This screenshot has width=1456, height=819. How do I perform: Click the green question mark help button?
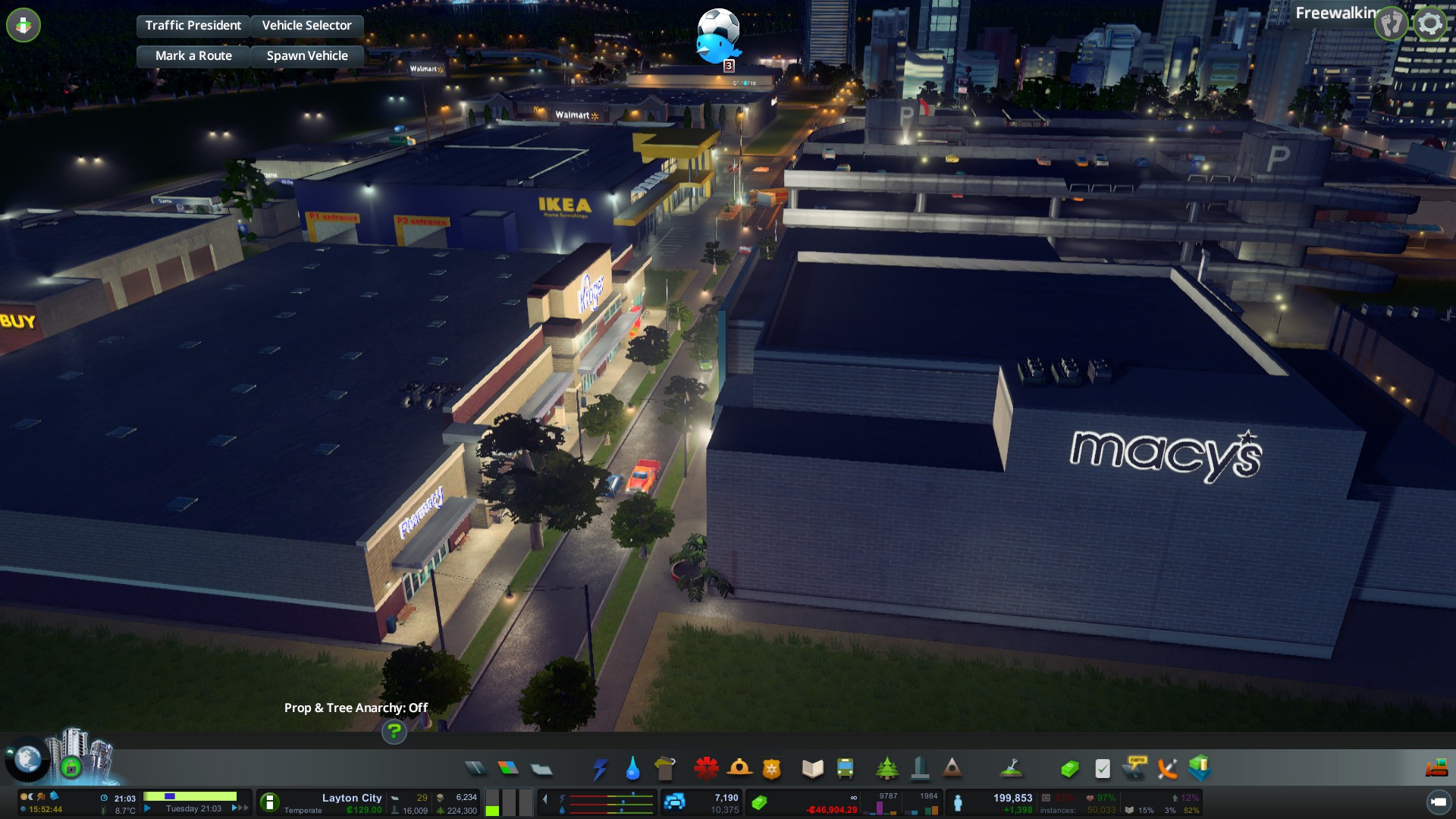394,732
